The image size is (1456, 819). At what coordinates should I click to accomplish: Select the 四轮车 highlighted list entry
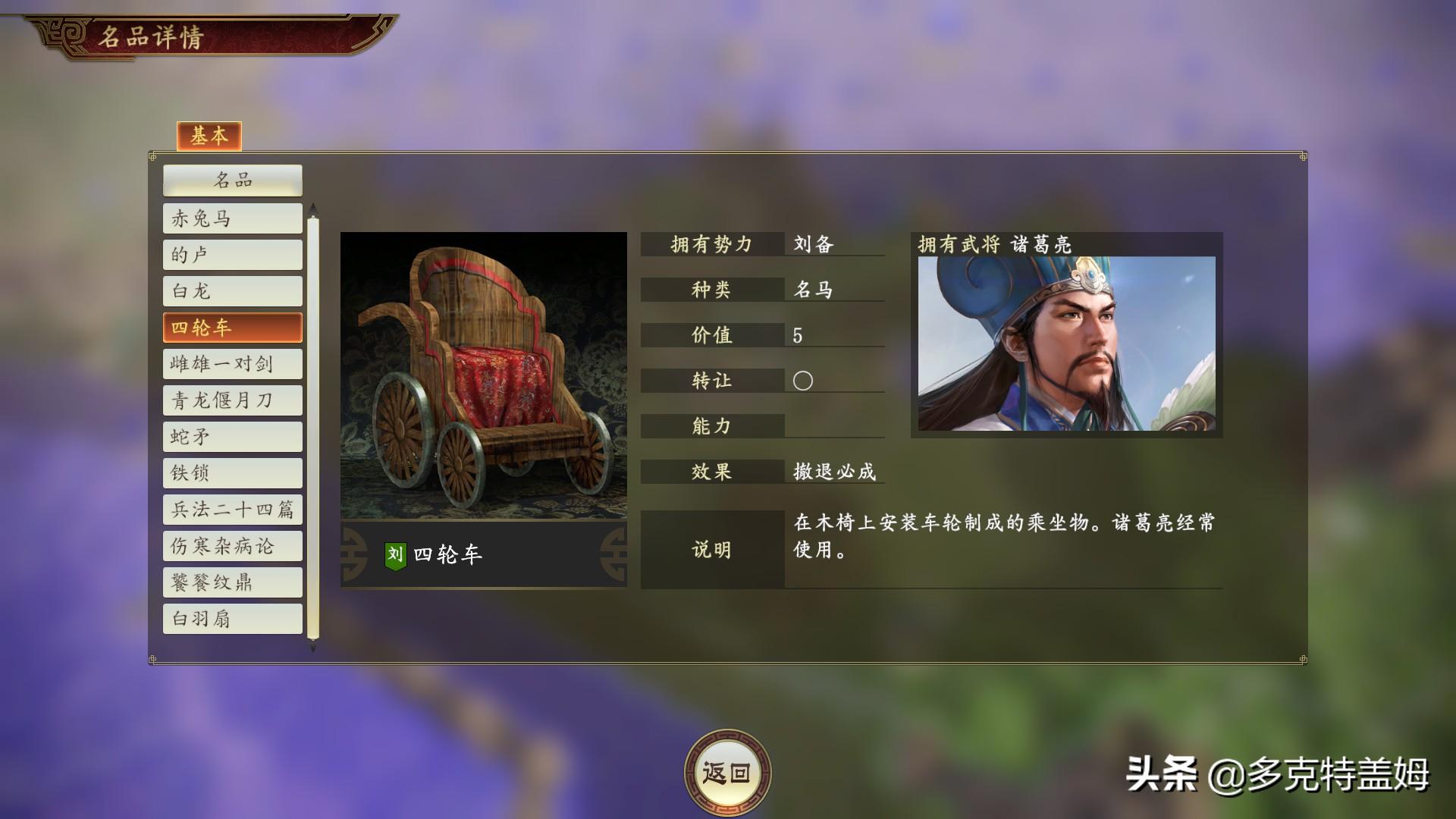pyautogui.click(x=232, y=327)
